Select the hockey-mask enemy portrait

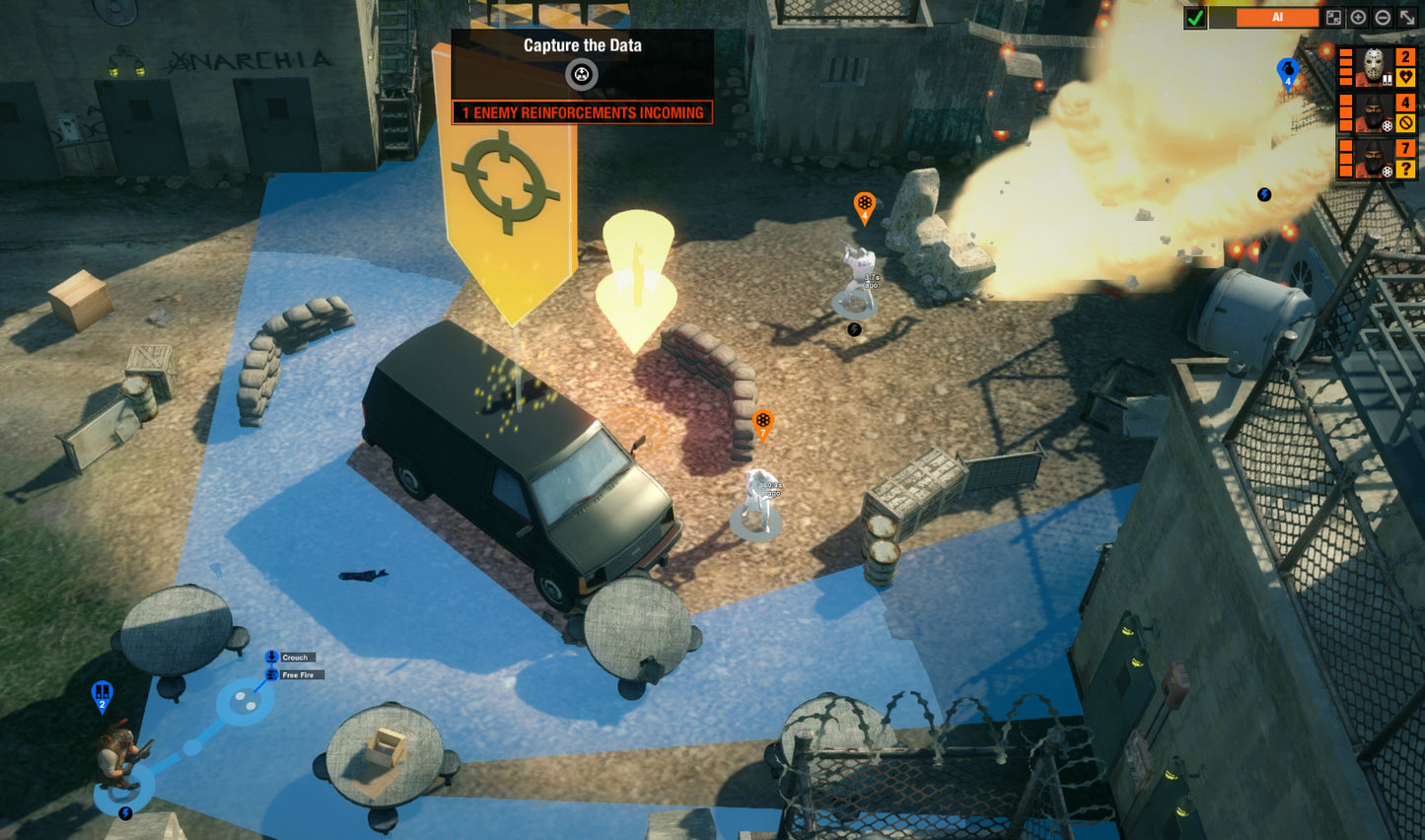(1374, 67)
